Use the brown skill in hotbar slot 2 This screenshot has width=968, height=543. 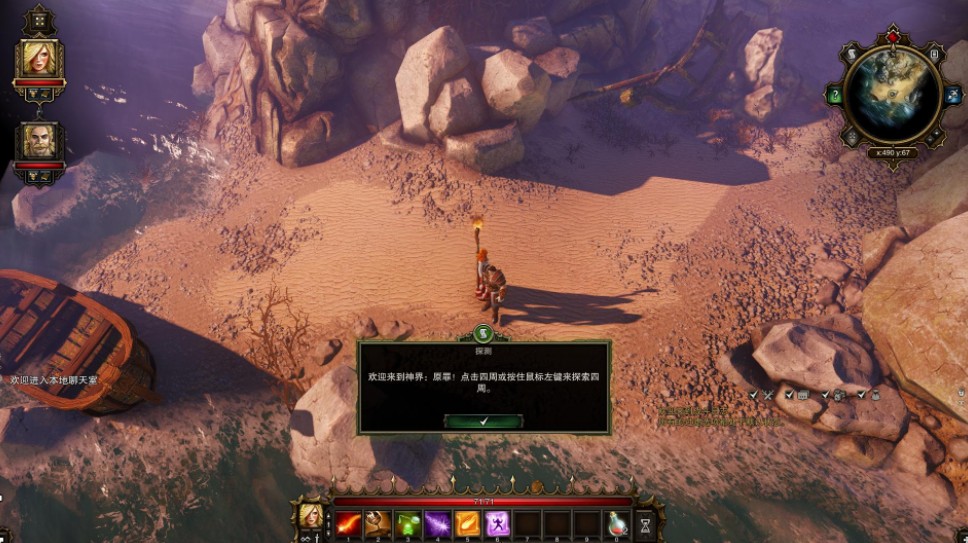(378, 523)
